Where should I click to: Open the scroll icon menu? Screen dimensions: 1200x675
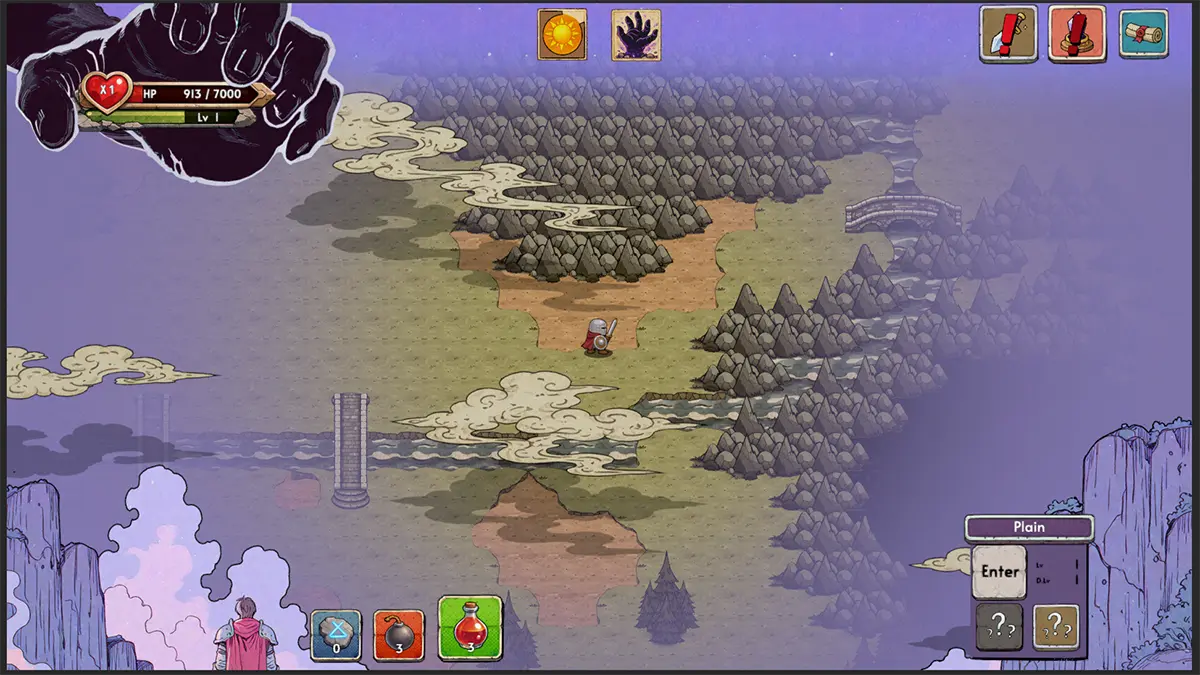(x=1143, y=34)
